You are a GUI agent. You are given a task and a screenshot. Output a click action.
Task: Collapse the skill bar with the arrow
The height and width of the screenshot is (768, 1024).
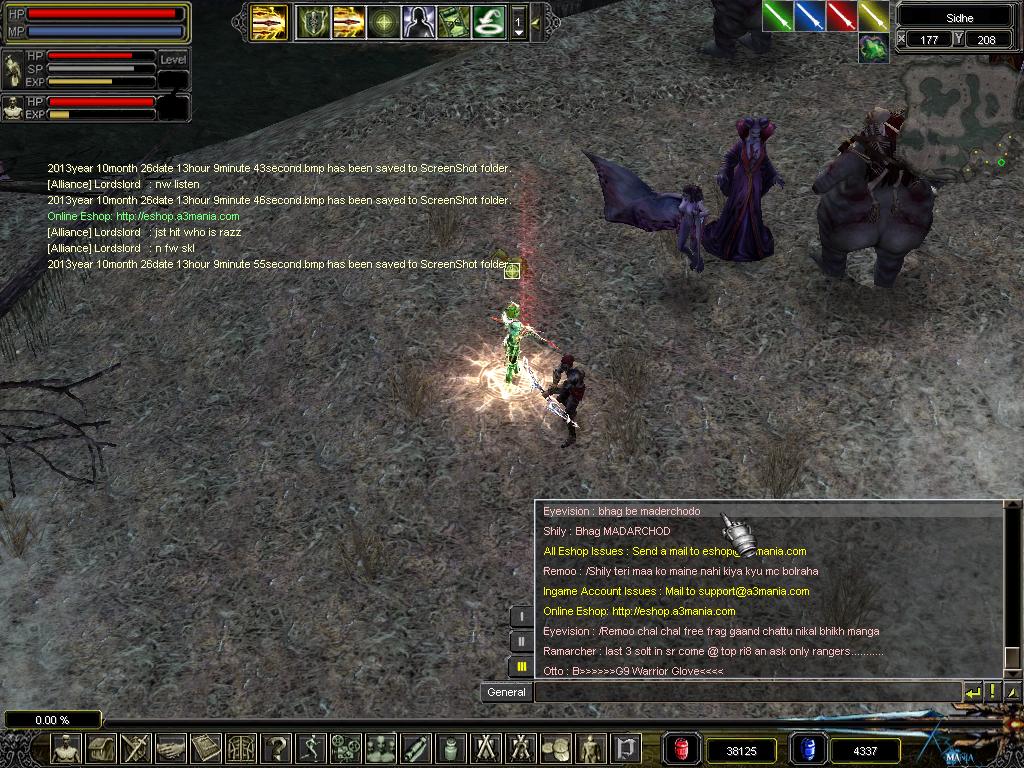click(537, 21)
